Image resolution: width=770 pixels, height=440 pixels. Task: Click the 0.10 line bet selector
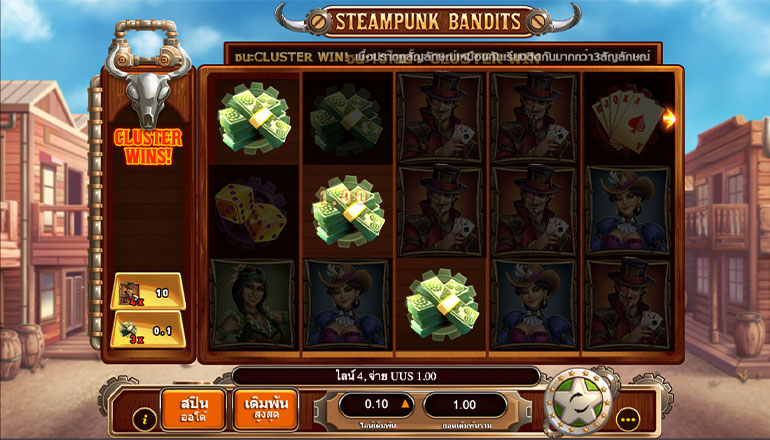377,405
